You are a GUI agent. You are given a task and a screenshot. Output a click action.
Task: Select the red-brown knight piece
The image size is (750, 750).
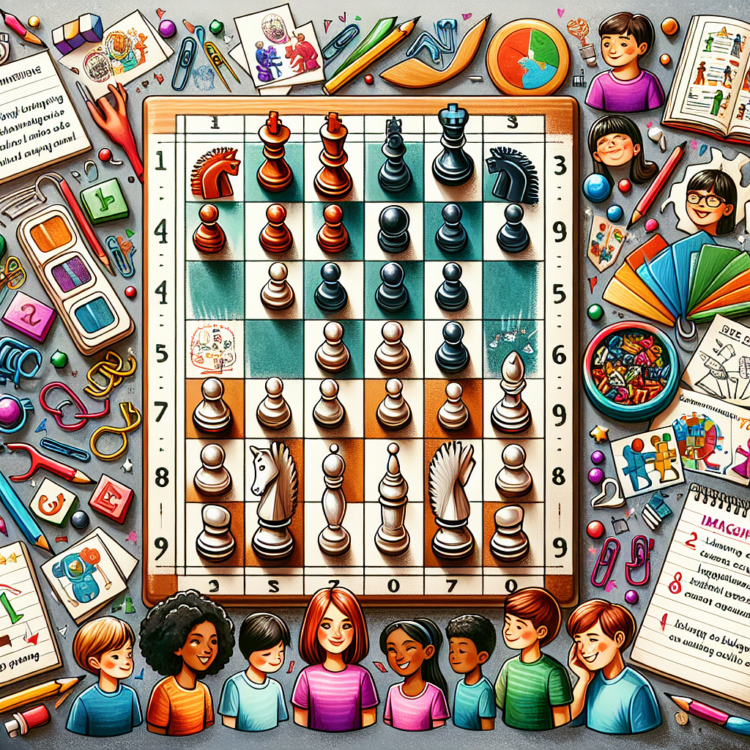214,172
